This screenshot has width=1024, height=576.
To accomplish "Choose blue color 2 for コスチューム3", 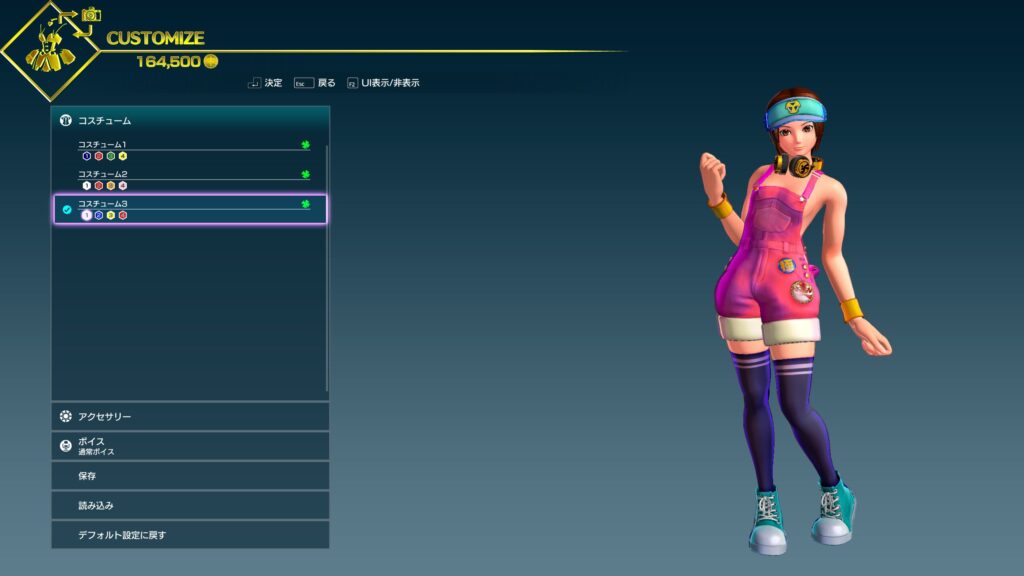I will click(x=98, y=215).
